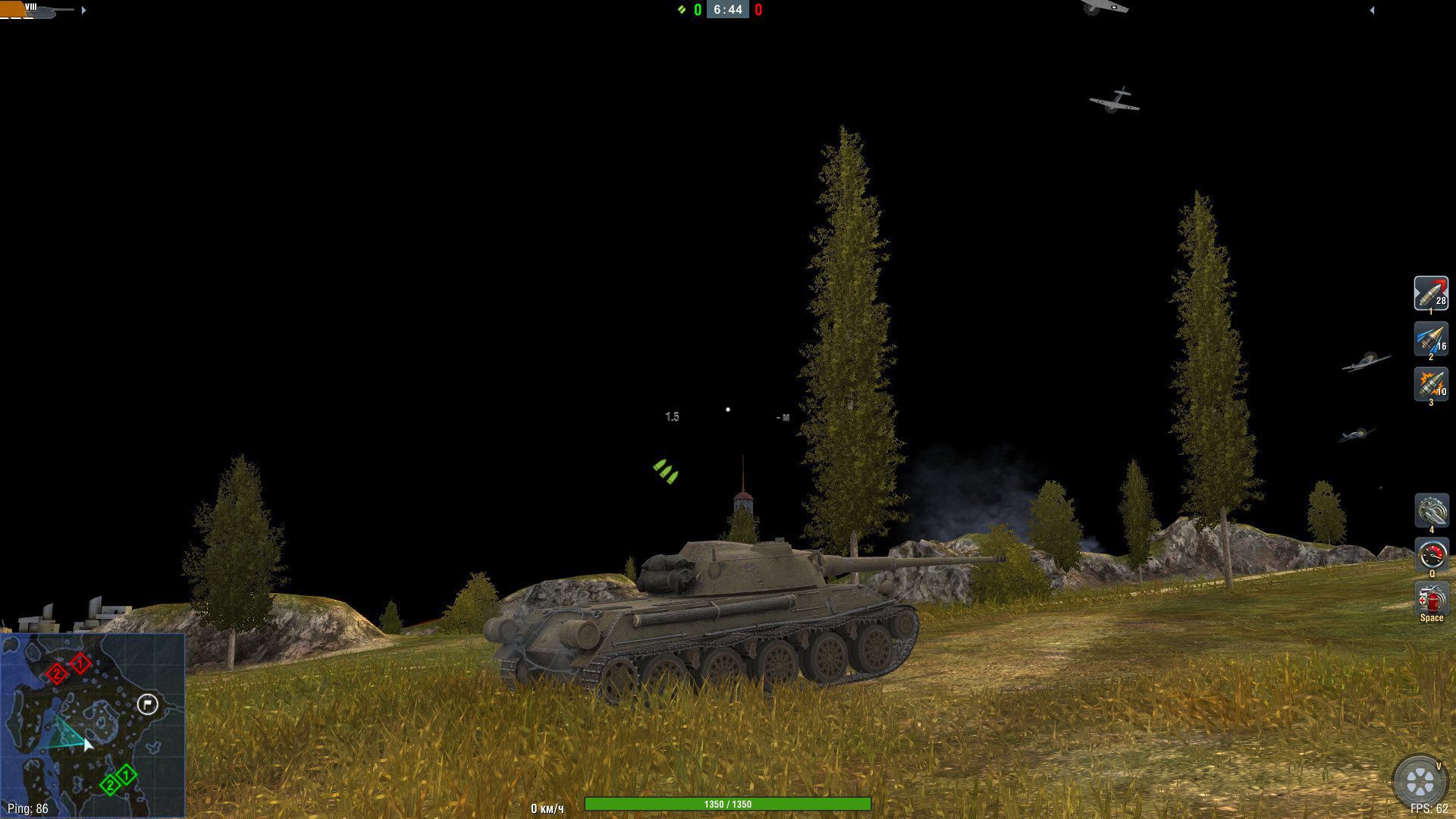Use the red pressure gauge consumable
1456x819 pixels.
pyautogui.click(x=1431, y=554)
